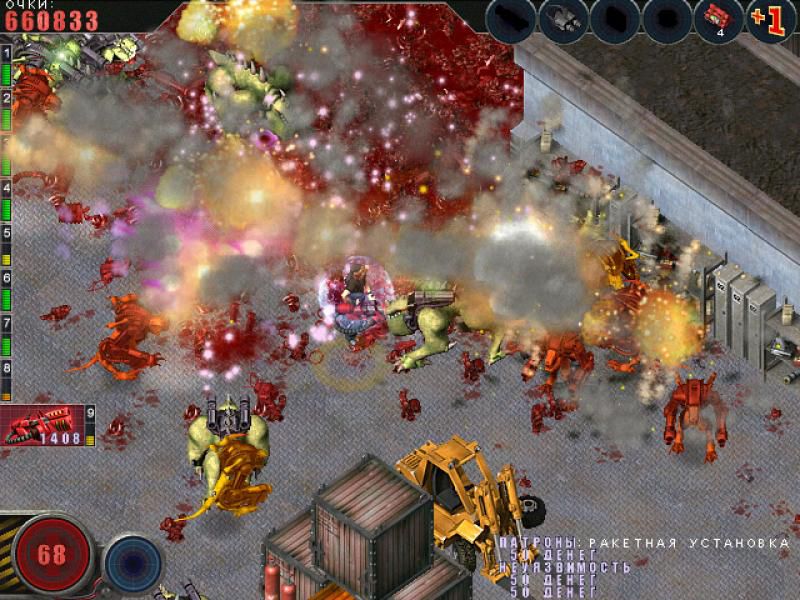The width and height of the screenshot is (800, 600).
Task: Use the red dynamite item
Action: (x=719, y=19)
